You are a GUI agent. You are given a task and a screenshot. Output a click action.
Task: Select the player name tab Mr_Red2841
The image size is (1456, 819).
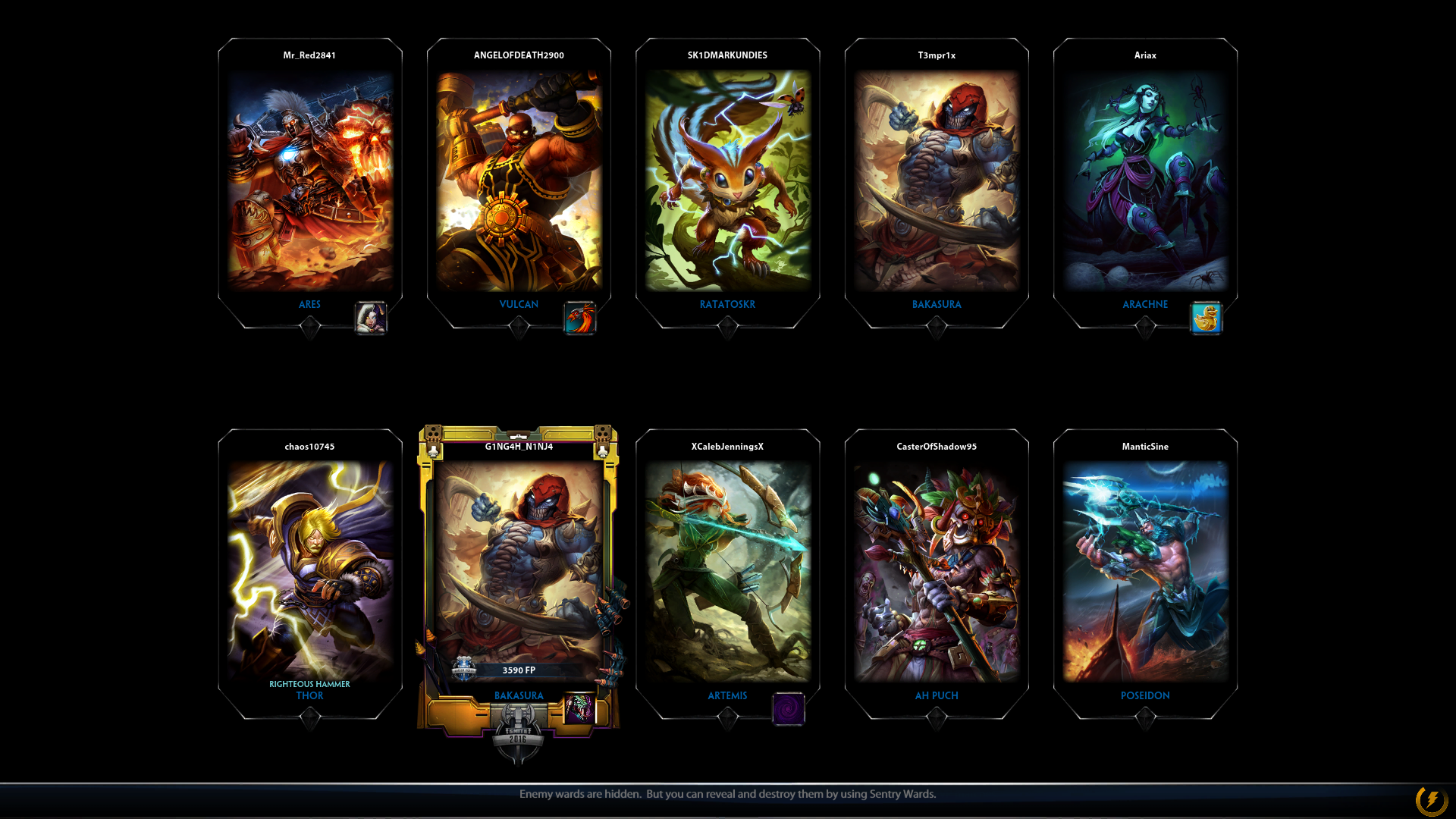[x=310, y=55]
